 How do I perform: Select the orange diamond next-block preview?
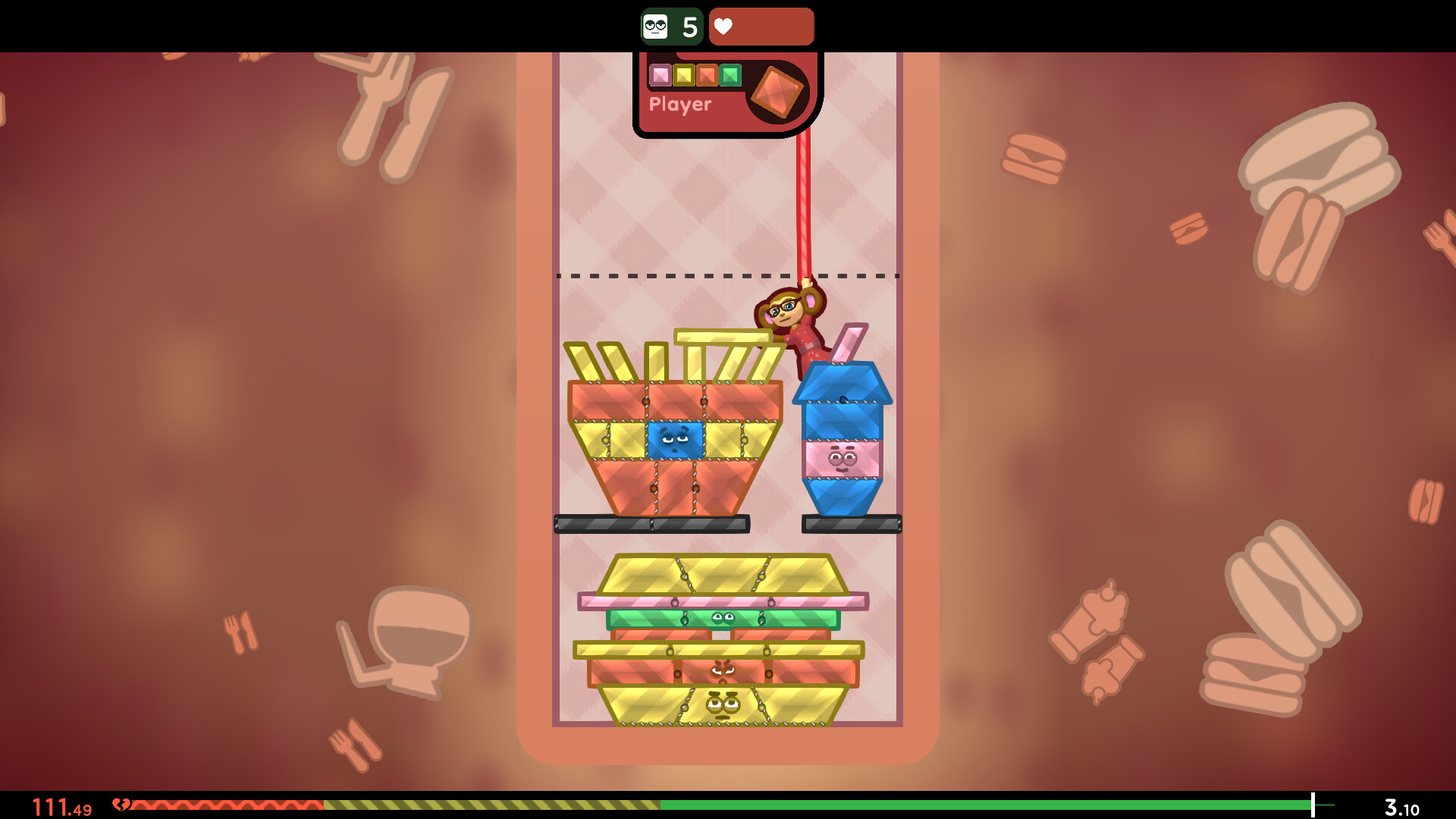click(x=777, y=93)
